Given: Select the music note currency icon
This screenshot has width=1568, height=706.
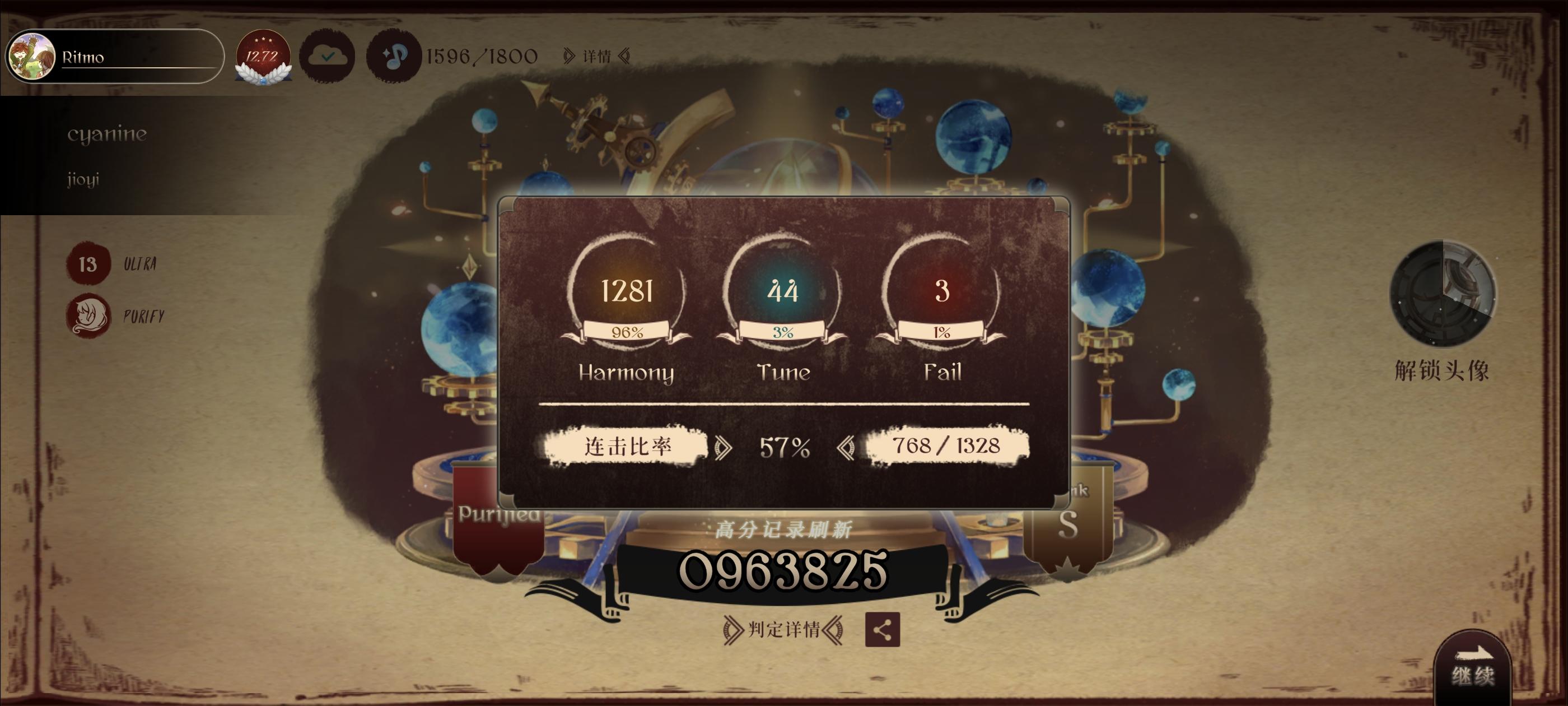Looking at the screenshot, I should pyautogui.click(x=393, y=57).
